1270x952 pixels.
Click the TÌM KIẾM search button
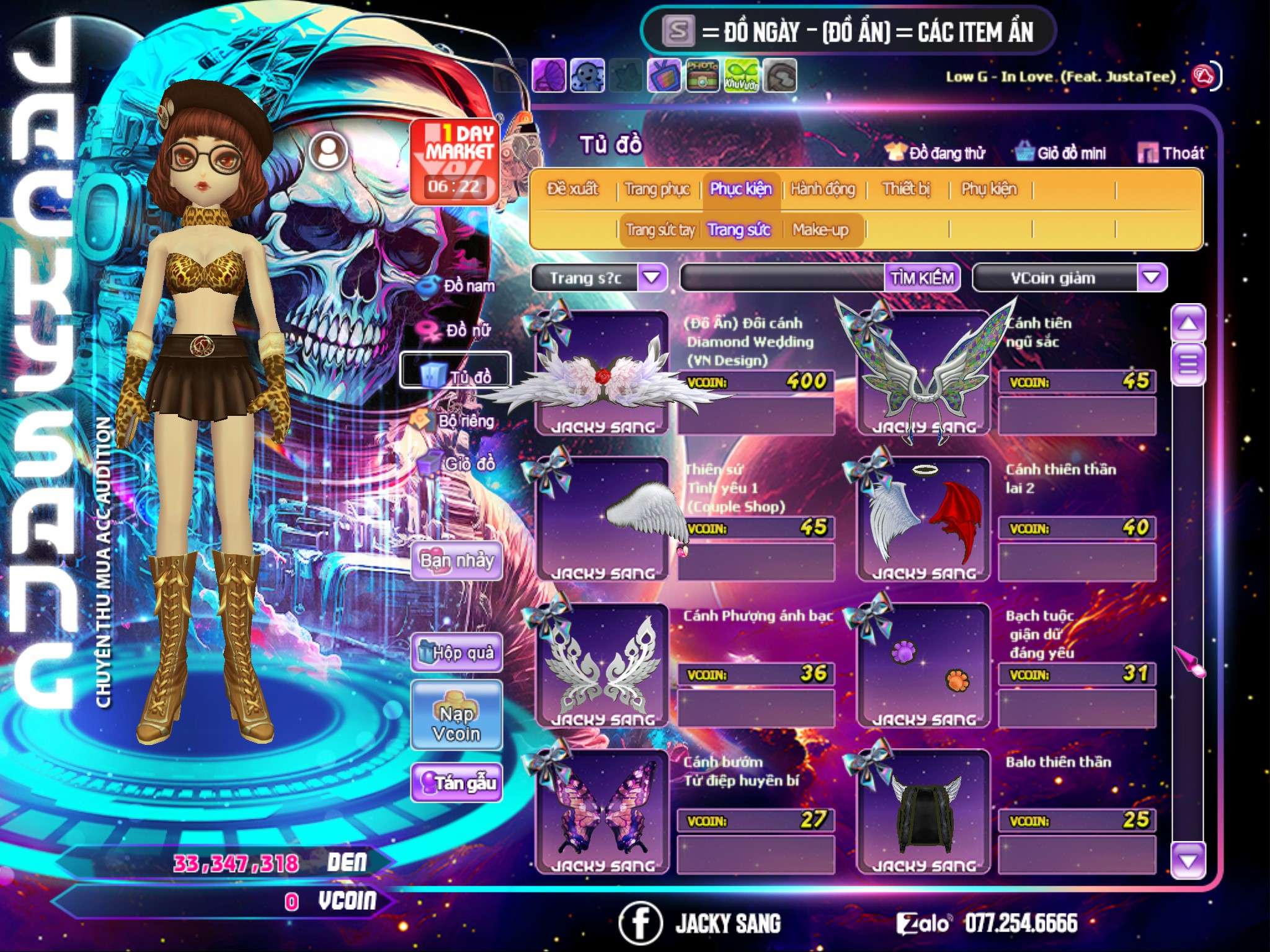[x=922, y=278]
